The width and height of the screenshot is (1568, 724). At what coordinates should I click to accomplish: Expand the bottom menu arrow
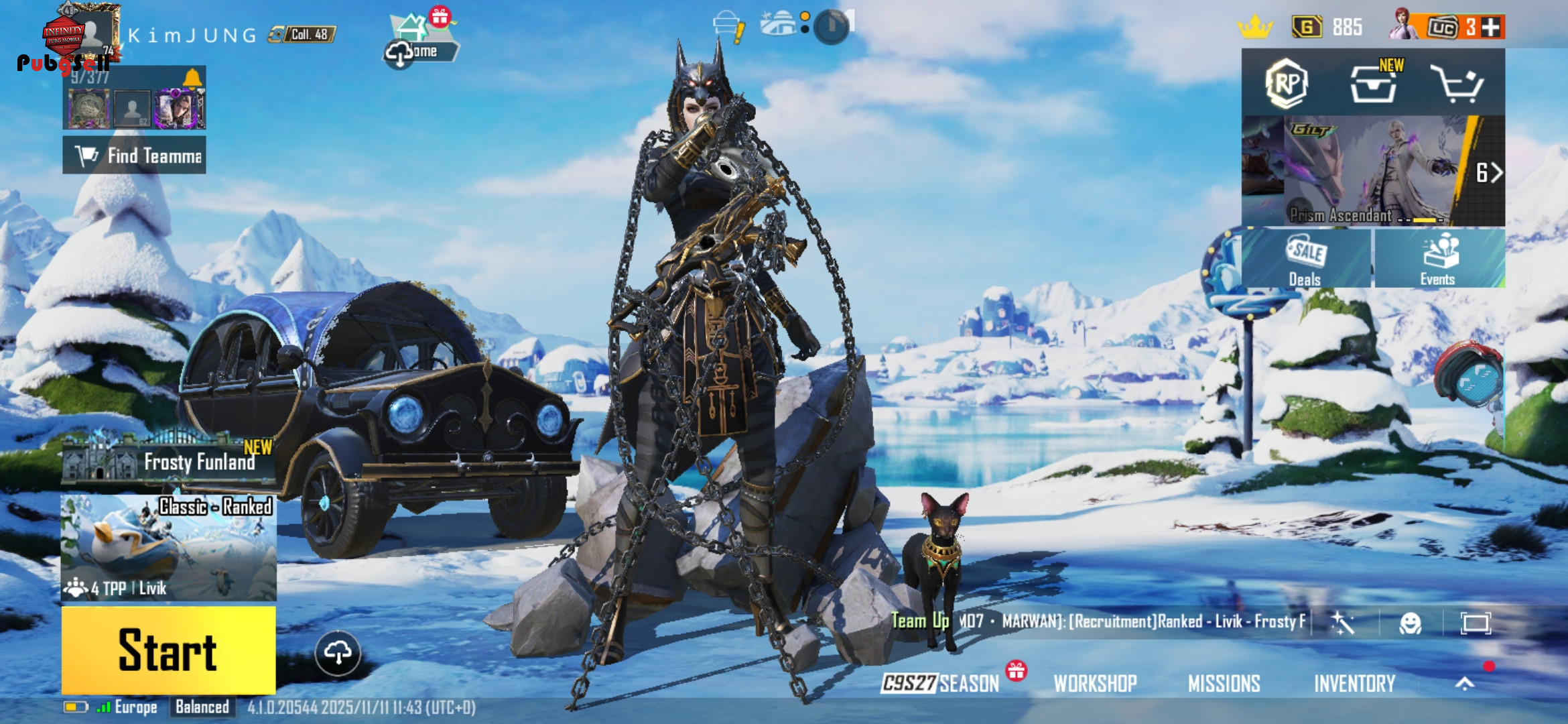click(x=1465, y=683)
